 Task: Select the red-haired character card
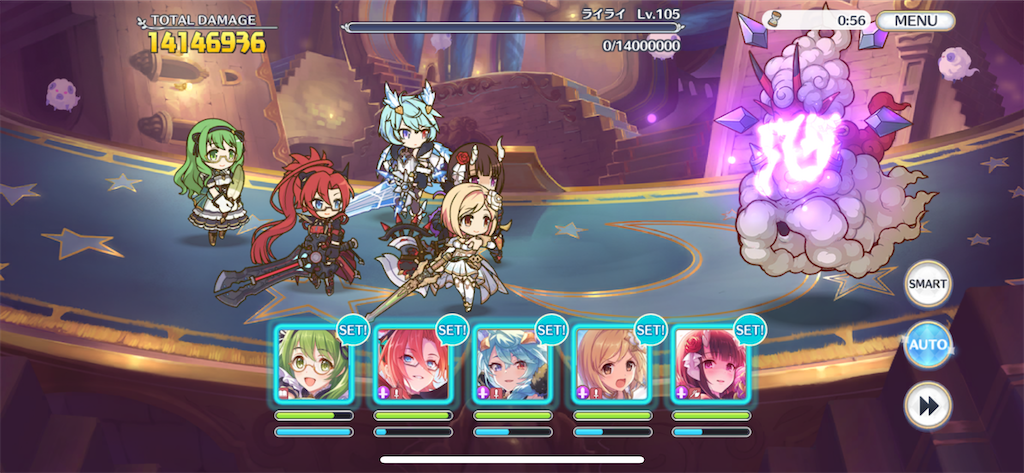(412, 364)
